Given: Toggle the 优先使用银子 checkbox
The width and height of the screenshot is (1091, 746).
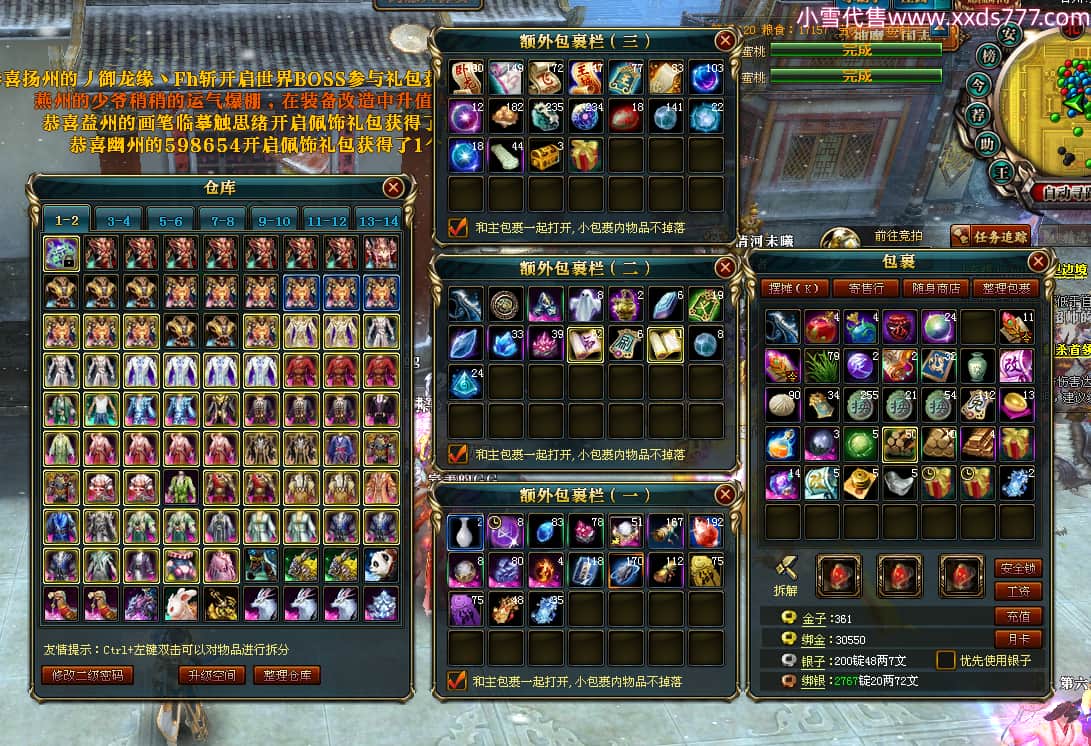Looking at the screenshot, I should 945,660.
